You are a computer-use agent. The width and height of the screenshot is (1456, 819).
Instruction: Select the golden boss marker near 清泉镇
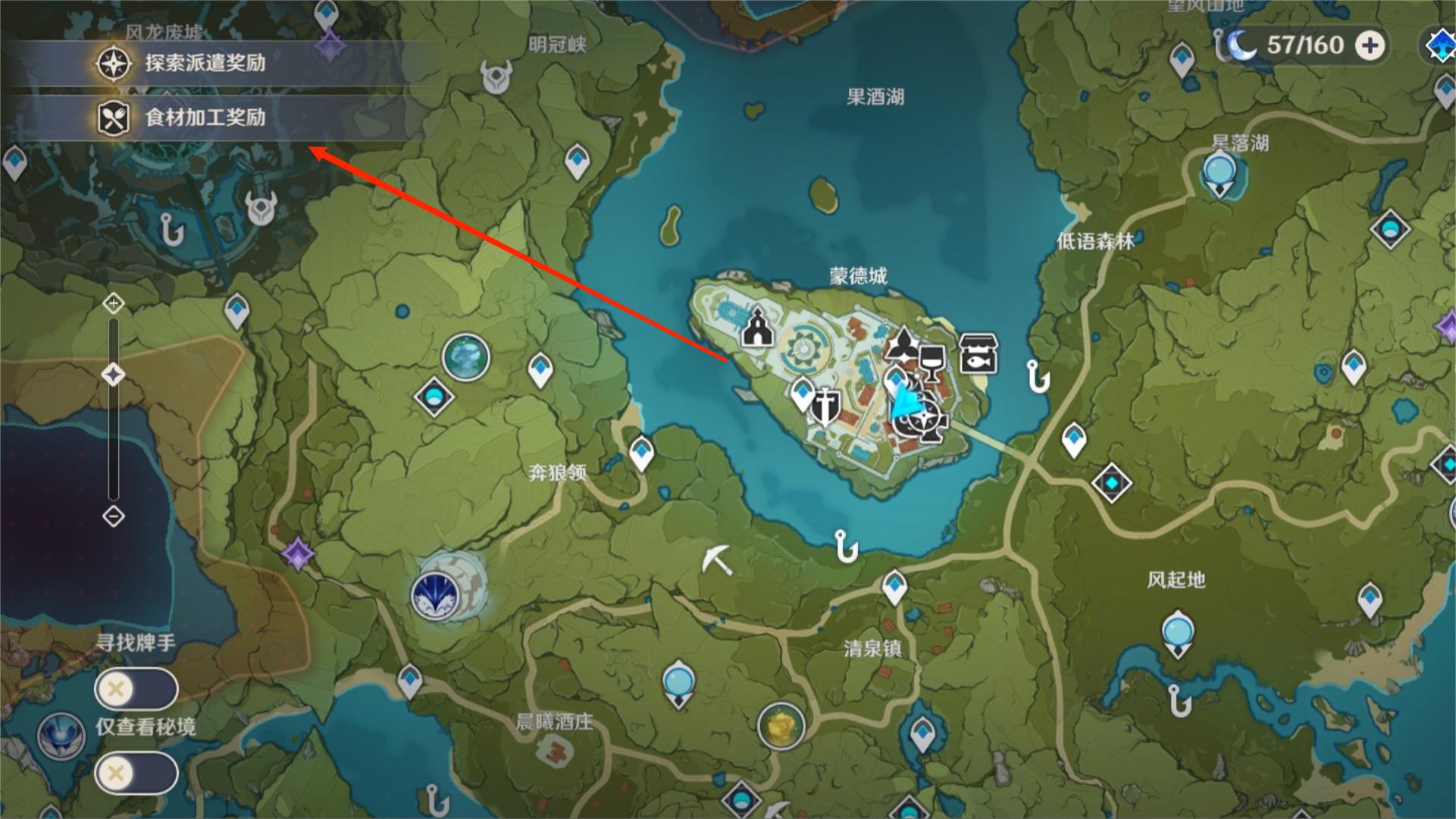click(781, 725)
